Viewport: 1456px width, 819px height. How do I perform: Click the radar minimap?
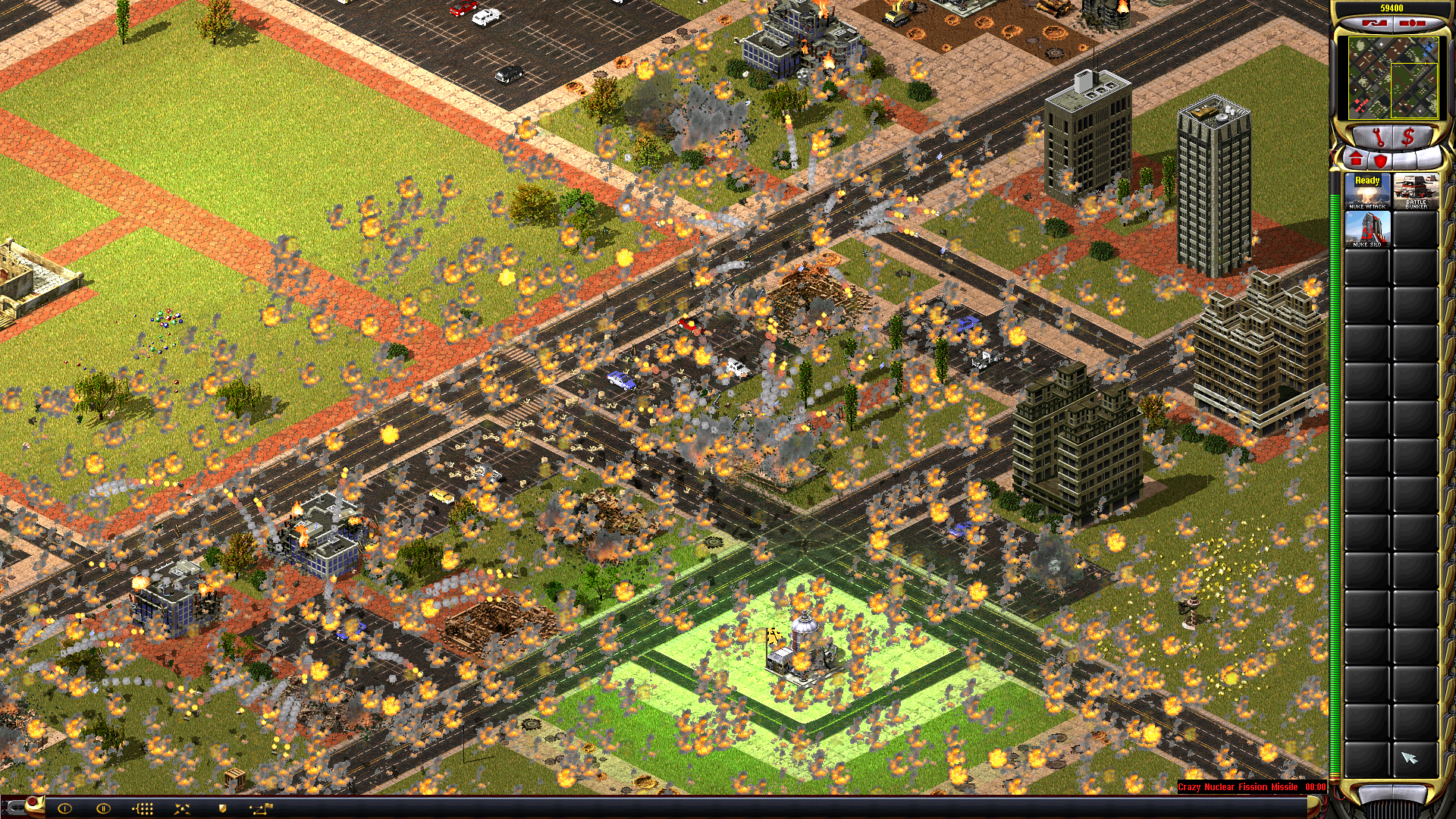coord(1392,78)
